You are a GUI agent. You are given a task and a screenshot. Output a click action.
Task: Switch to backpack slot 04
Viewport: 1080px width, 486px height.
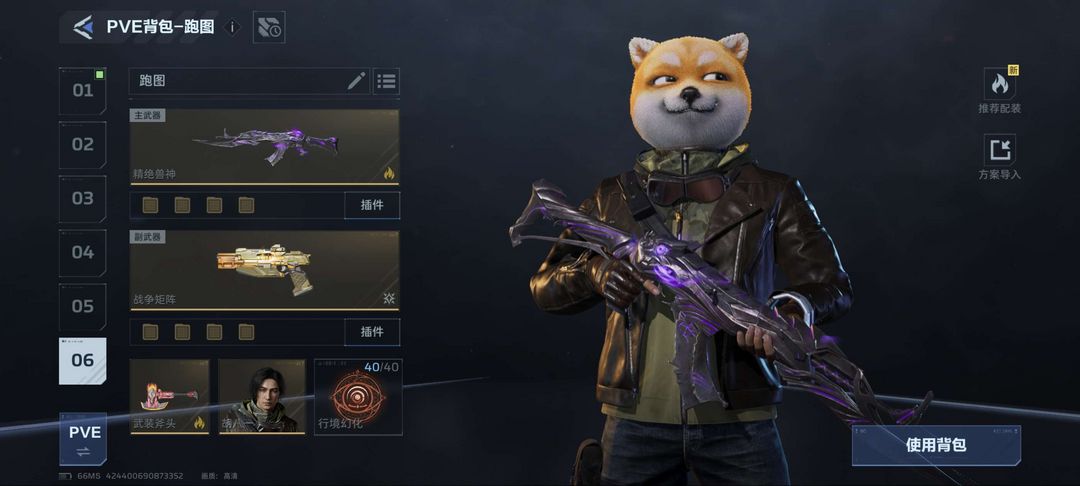pyautogui.click(x=82, y=253)
